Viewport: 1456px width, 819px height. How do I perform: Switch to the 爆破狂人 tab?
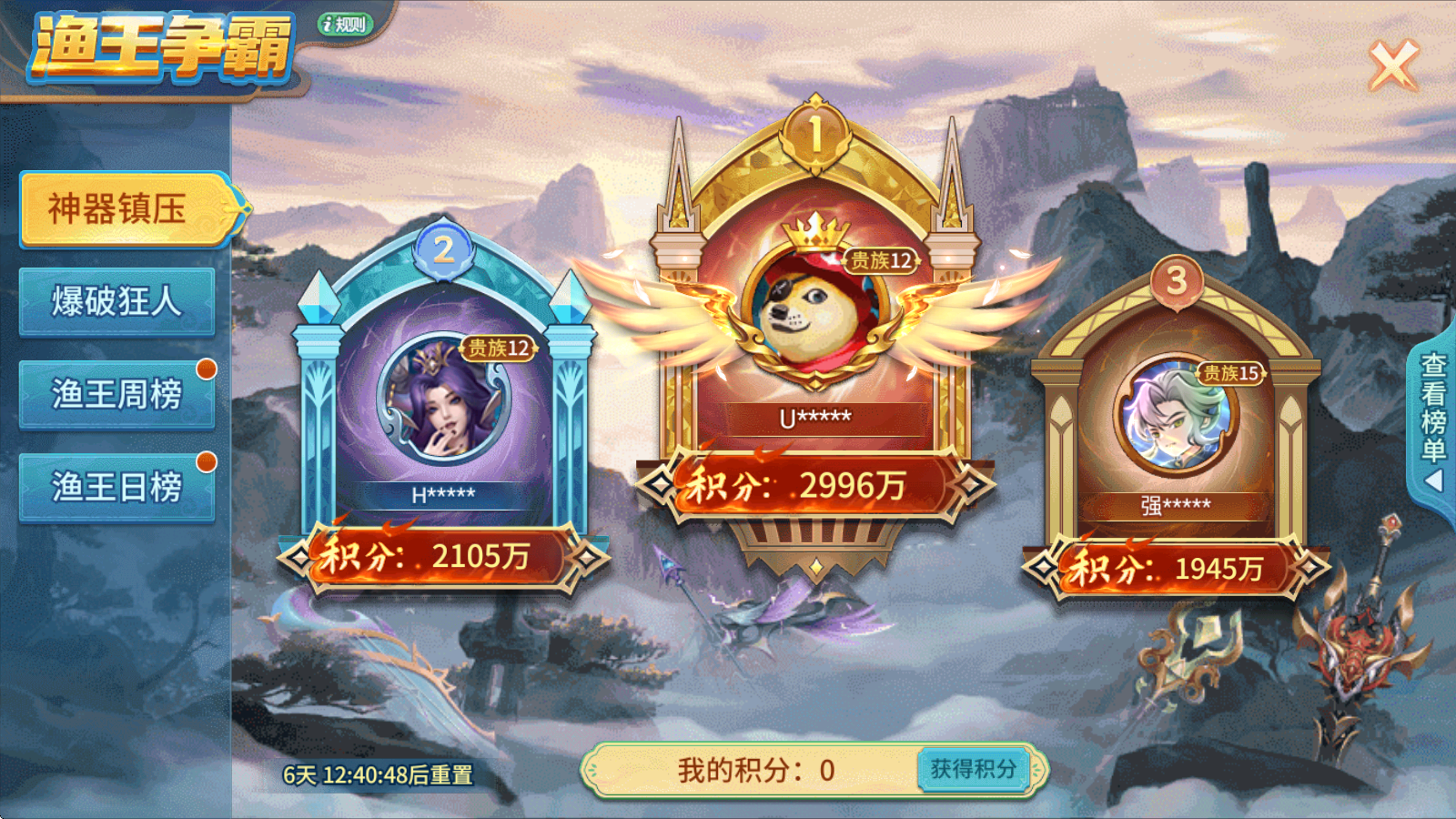click(116, 300)
